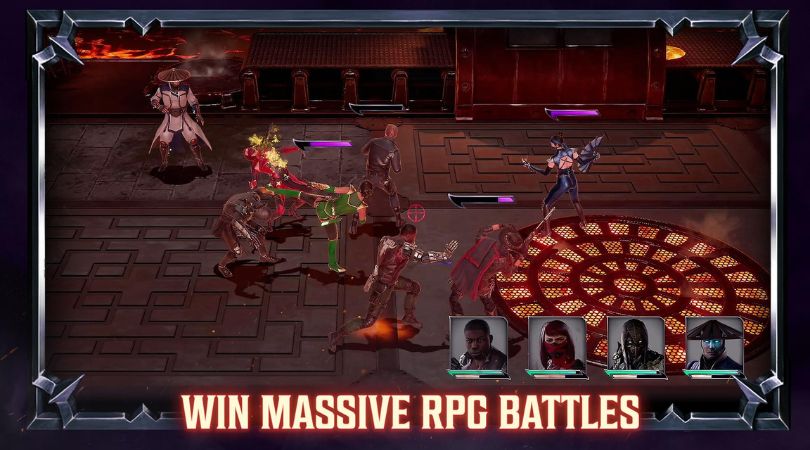810x450 pixels.
Task: Select the hooded masked fighter portrait
Action: pos(634,343)
